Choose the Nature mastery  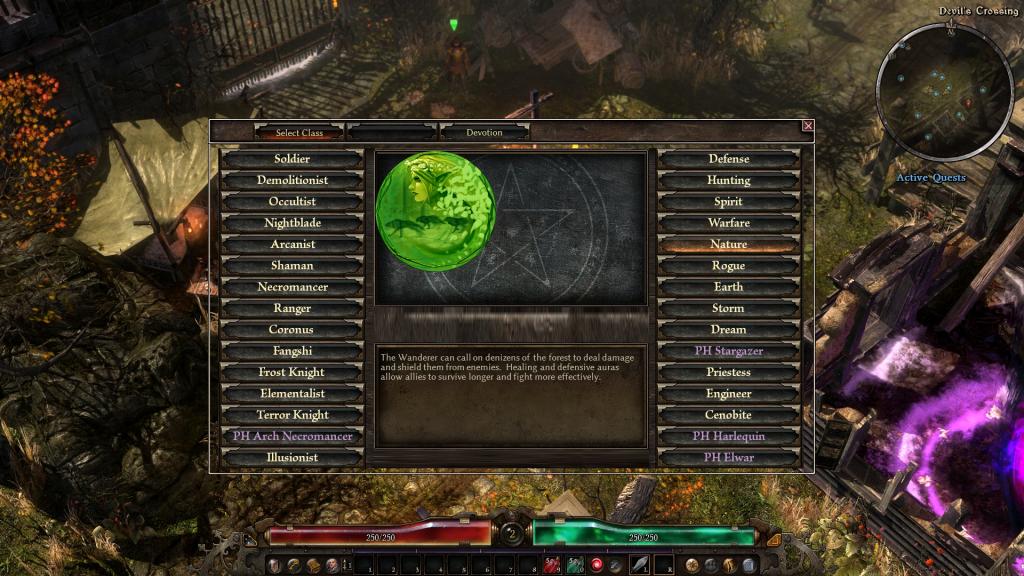point(728,244)
